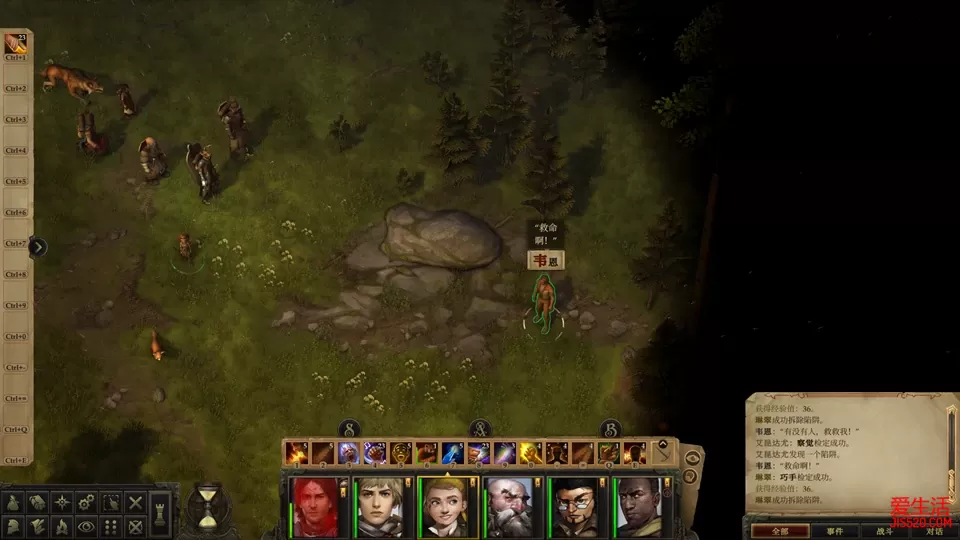Activate the first hotbar ability slot
The width and height of the screenshot is (960, 540).
tap(296, 454)
